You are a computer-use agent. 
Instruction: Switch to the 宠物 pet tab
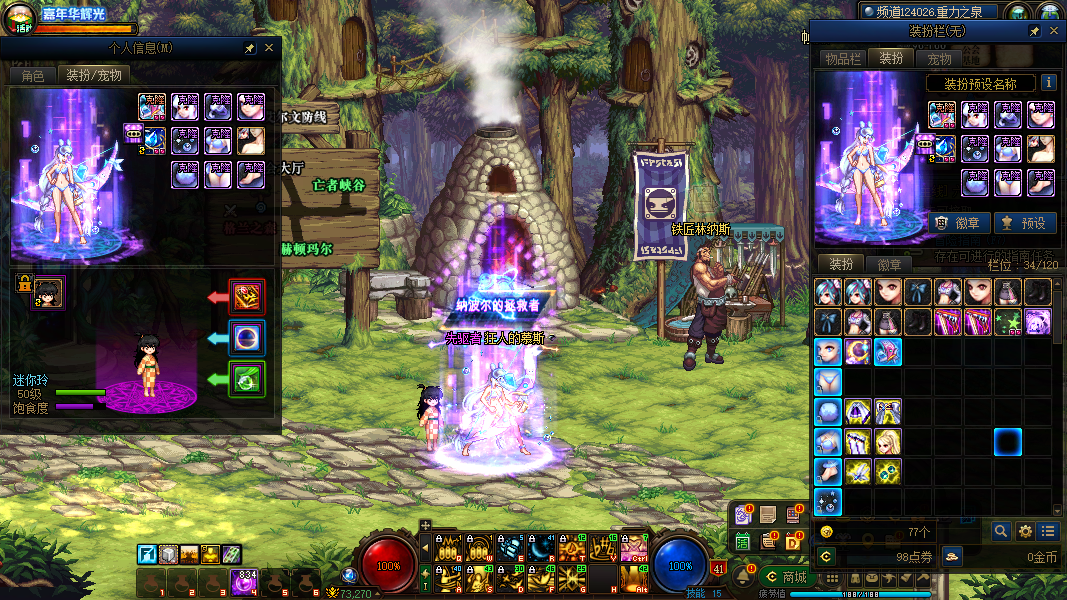point(939,59)
